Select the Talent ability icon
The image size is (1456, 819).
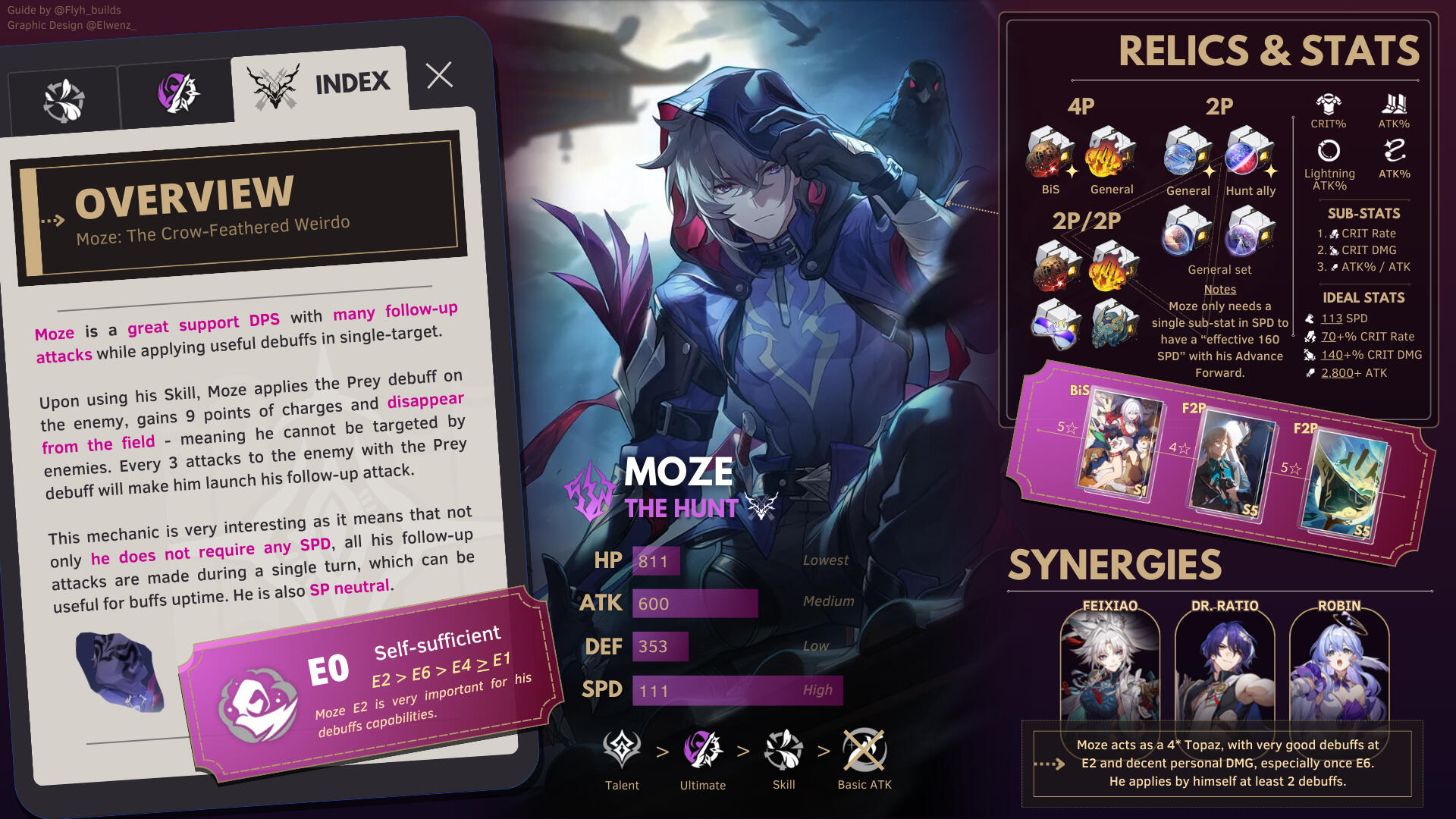622,750
